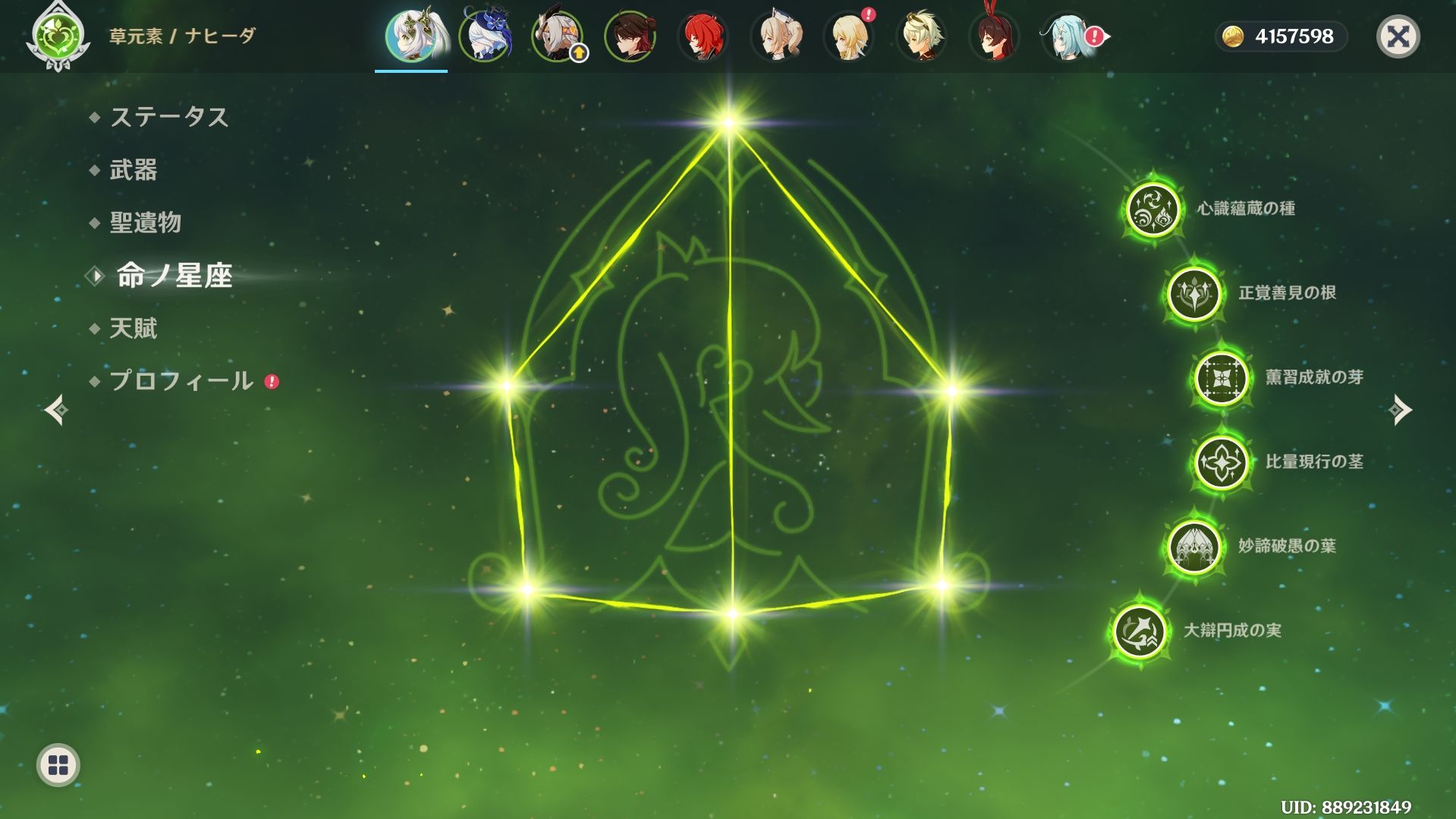1456x819 pixels.
Task: Go to next character with right arrow
Action: click(1400, 410)
